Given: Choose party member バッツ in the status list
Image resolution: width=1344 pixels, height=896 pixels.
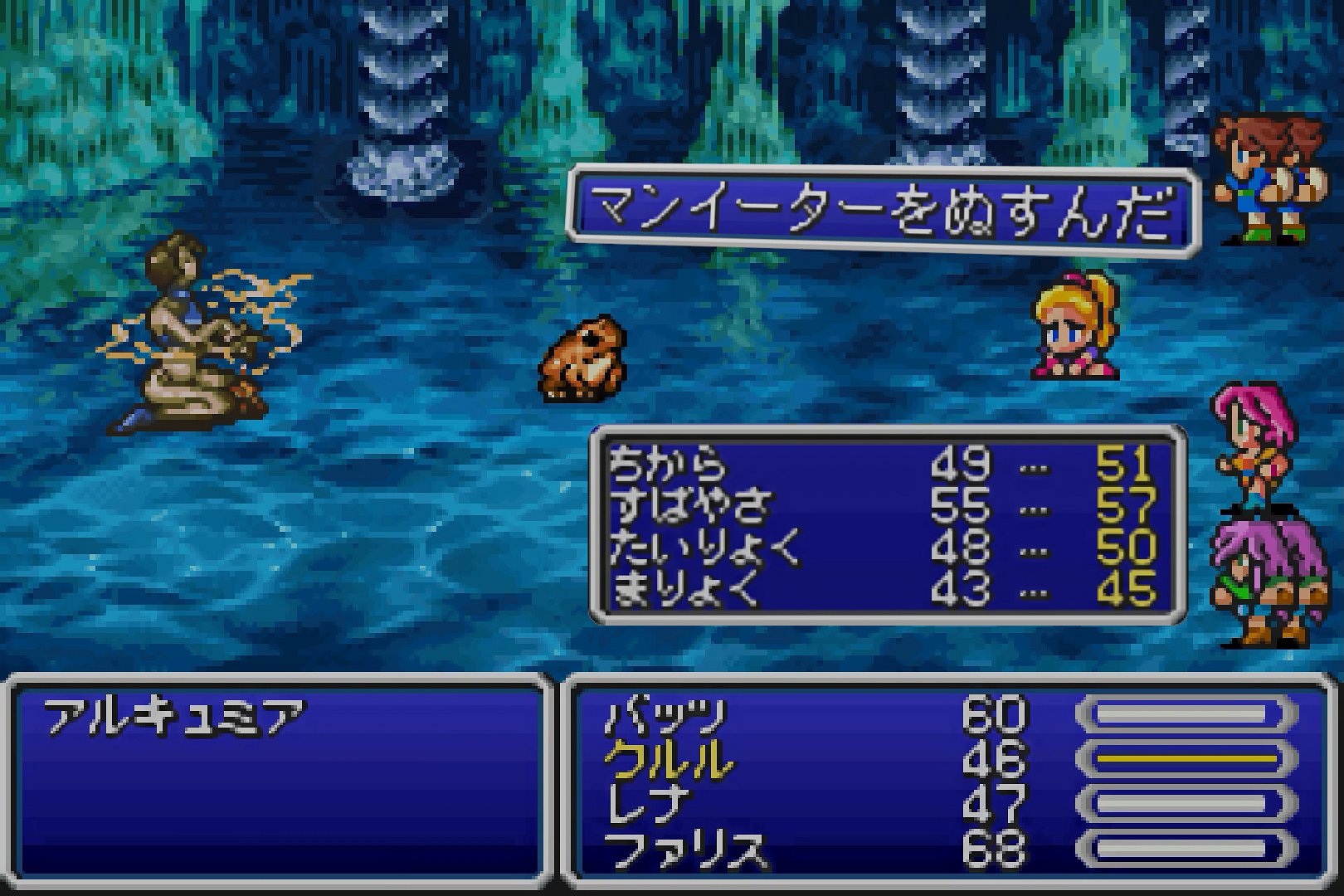Looking at the screenshot, I should coord(666,715).
